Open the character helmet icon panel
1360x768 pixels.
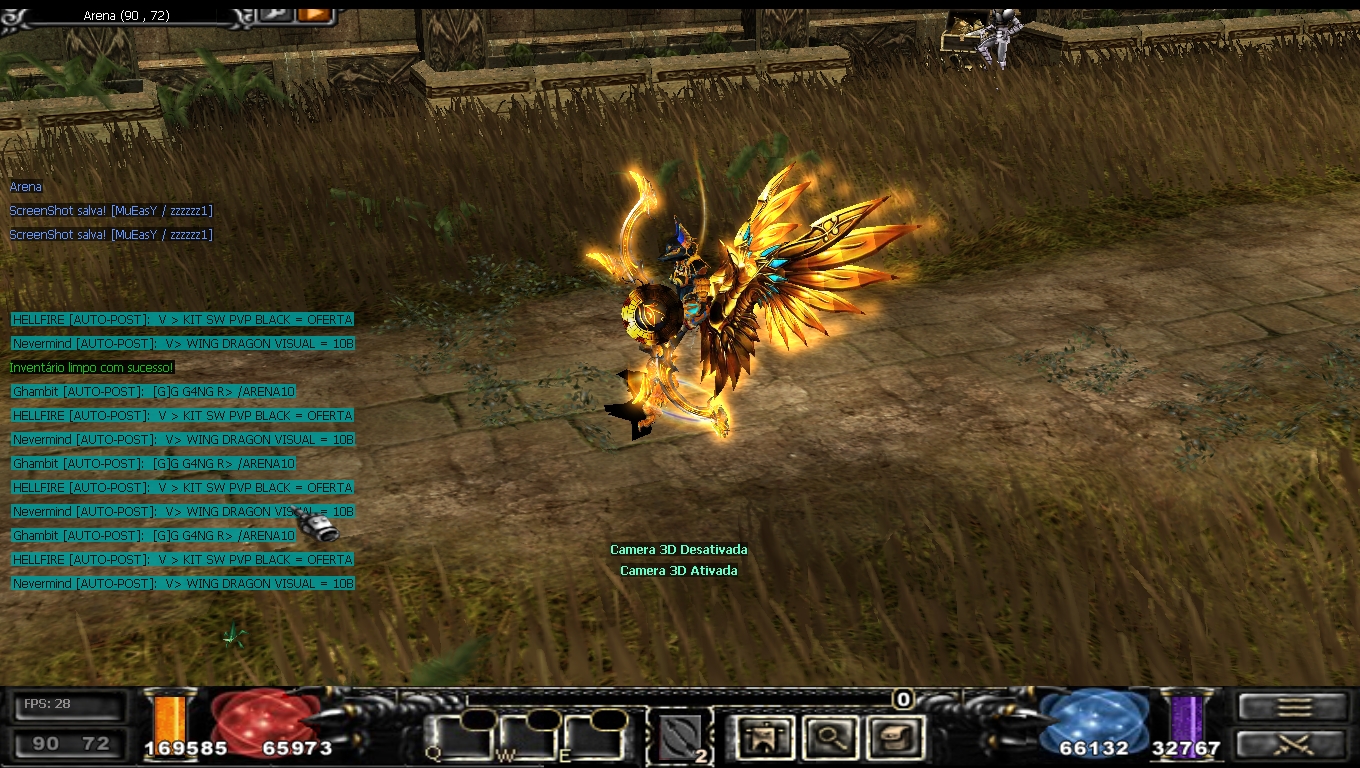point(765,737)
